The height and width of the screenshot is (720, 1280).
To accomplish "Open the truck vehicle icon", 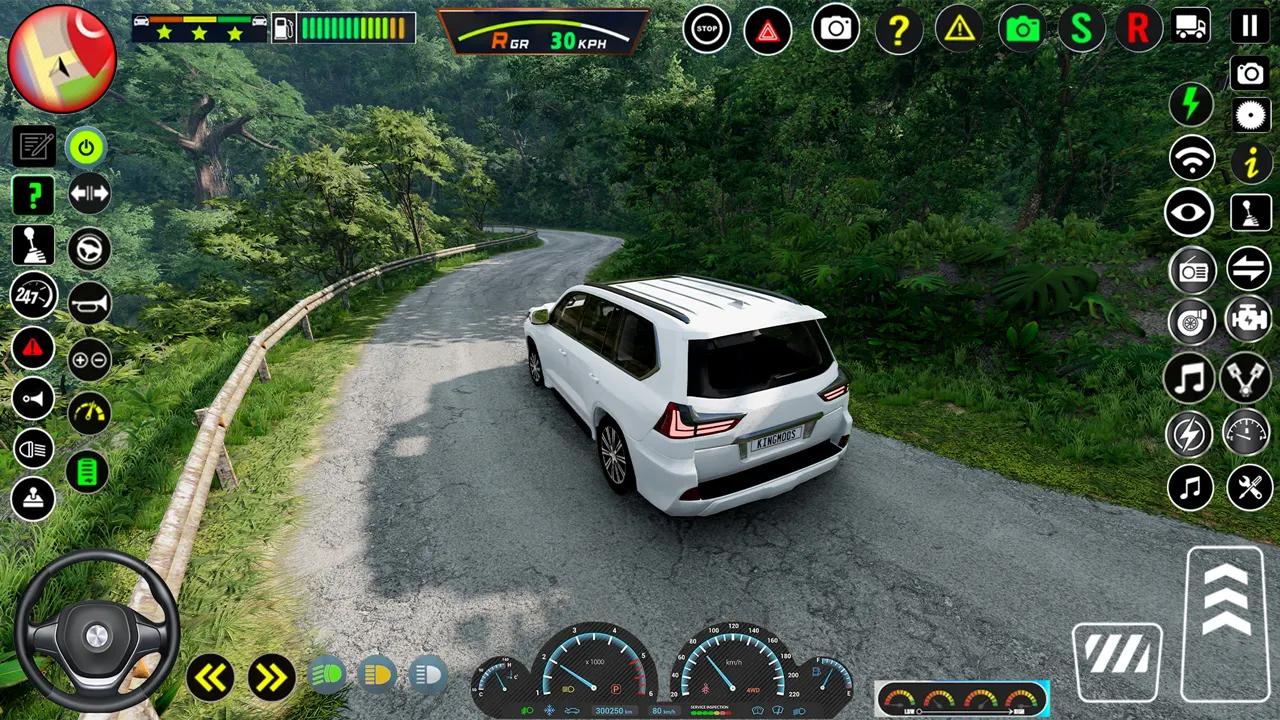I will coord(1190,27).
